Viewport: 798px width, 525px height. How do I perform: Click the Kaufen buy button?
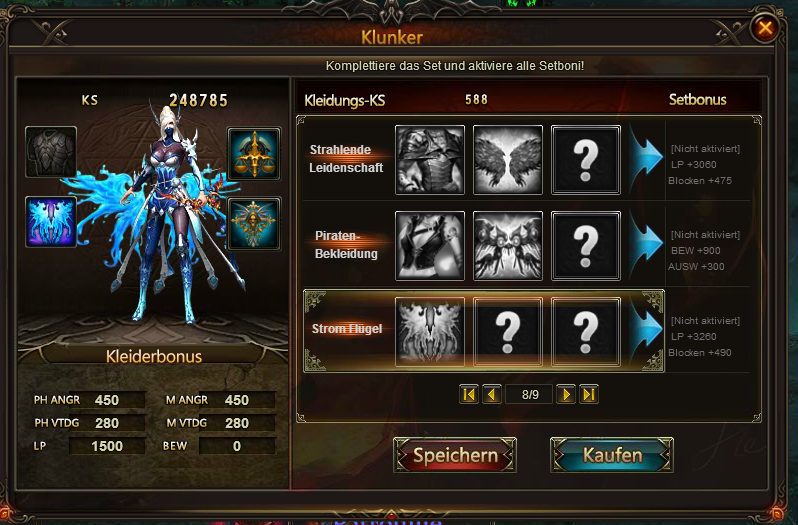coord(612,455)
